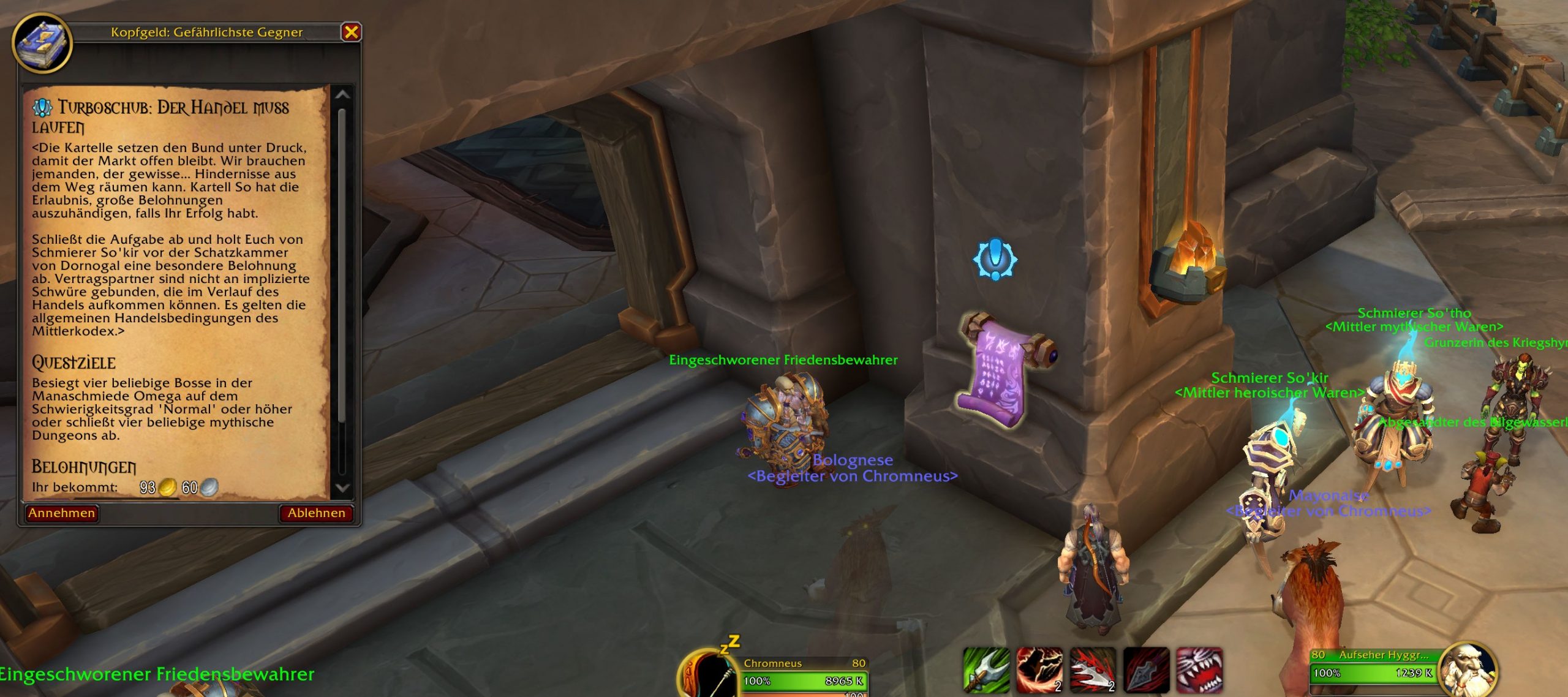Accept the quest with the Annehmen button
This screenshot has height=697, width=1568.
(x=62, y=513)
